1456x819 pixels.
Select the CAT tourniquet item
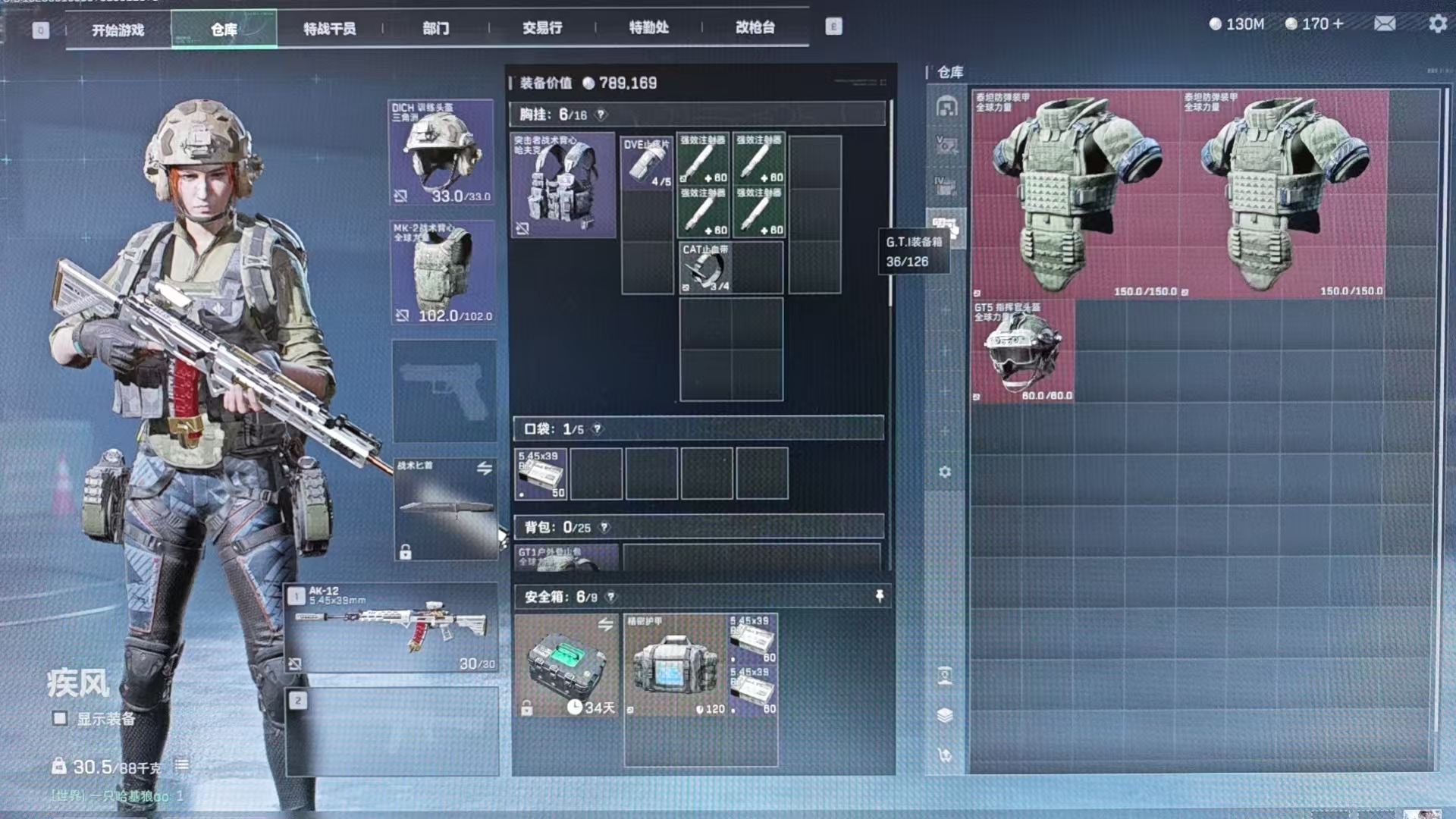click(704, 267)
